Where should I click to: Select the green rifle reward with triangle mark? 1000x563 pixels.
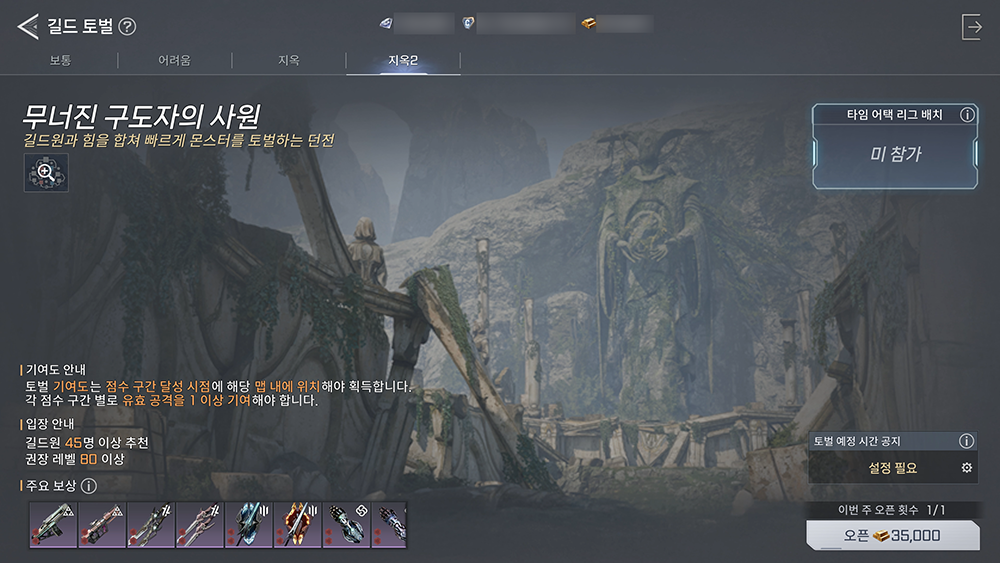54,525
